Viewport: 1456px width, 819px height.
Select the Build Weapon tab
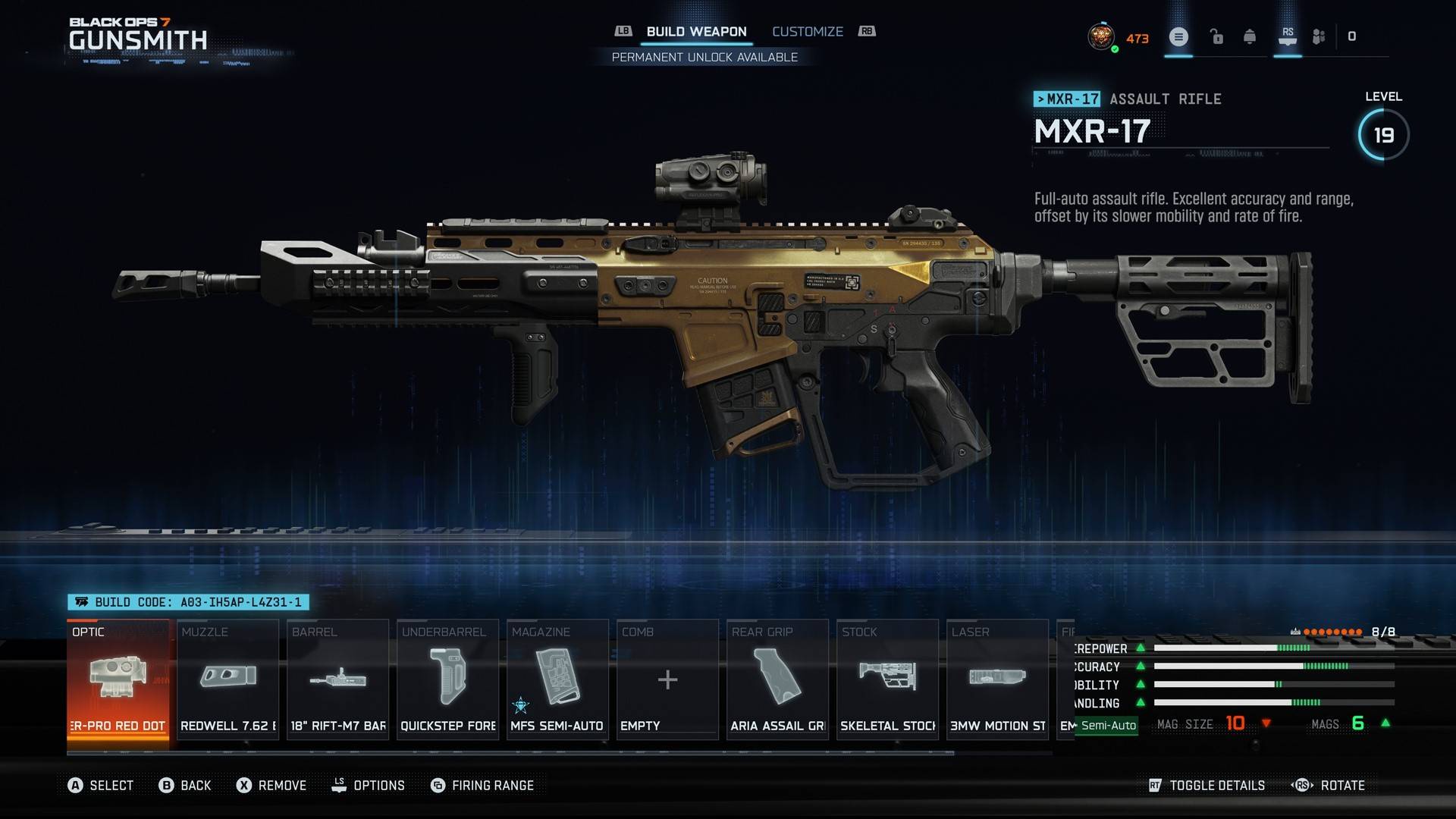[x=696, y=32]
